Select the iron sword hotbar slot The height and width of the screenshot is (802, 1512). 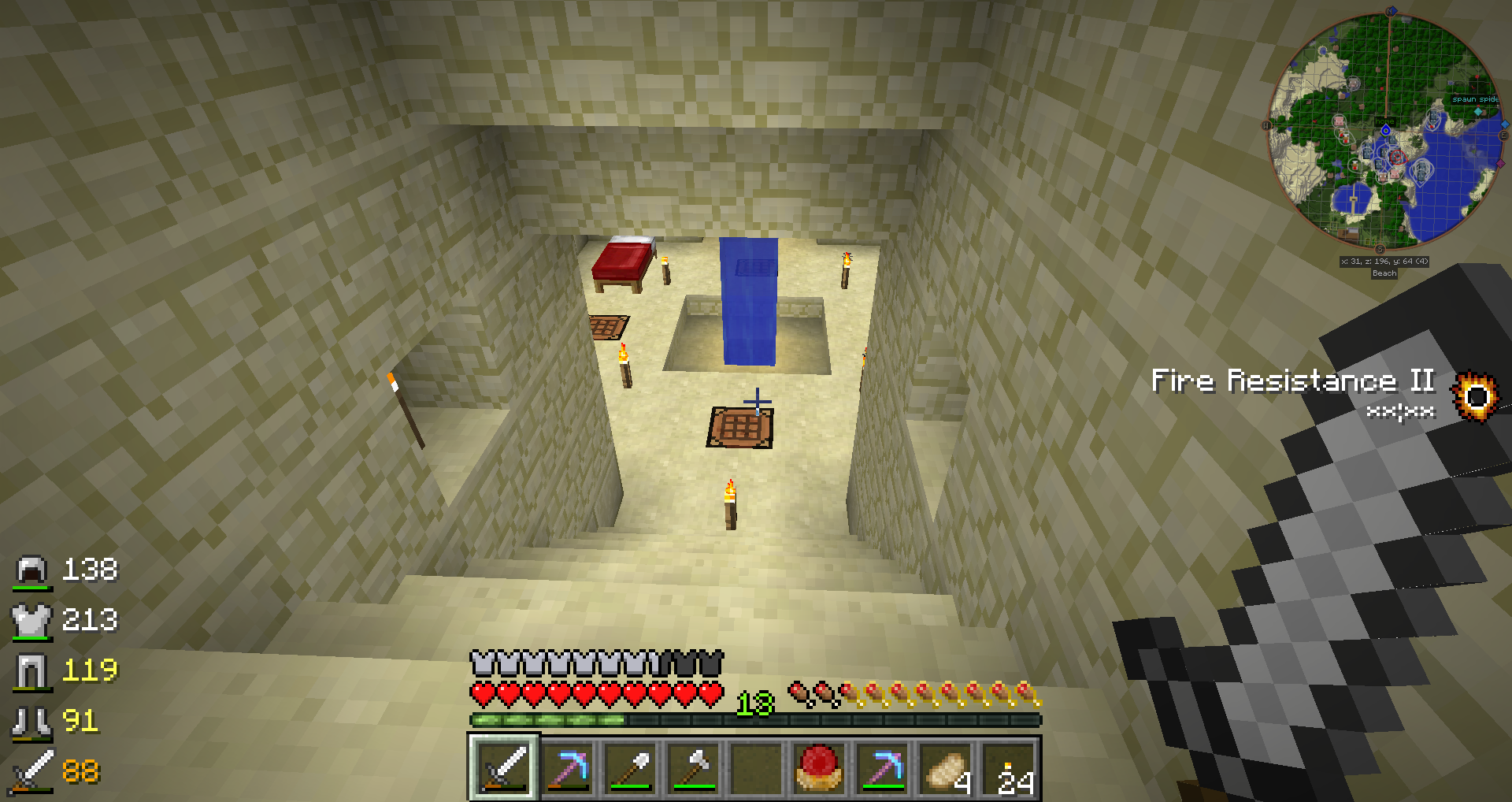click(504, 767)
